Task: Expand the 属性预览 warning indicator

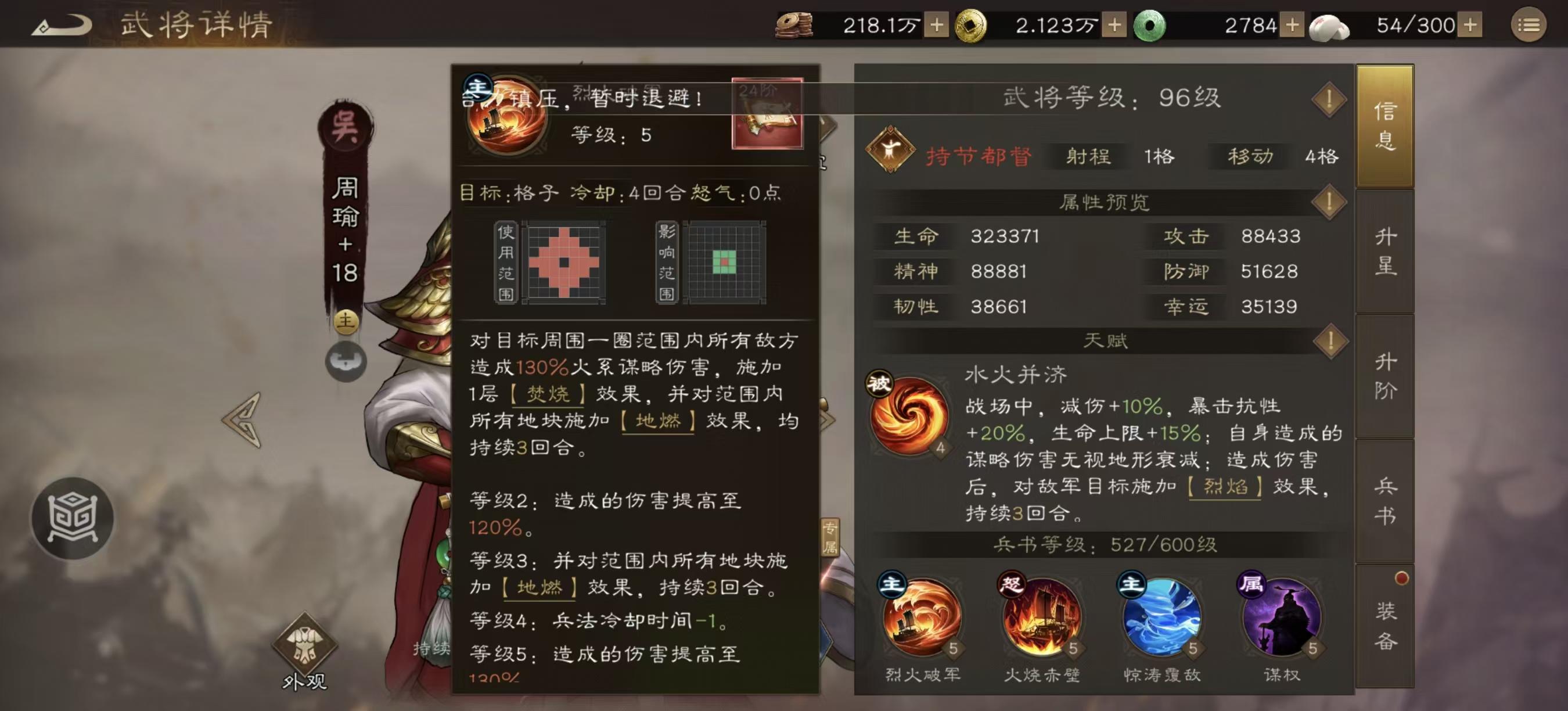Action: [x=1330, y=202]
